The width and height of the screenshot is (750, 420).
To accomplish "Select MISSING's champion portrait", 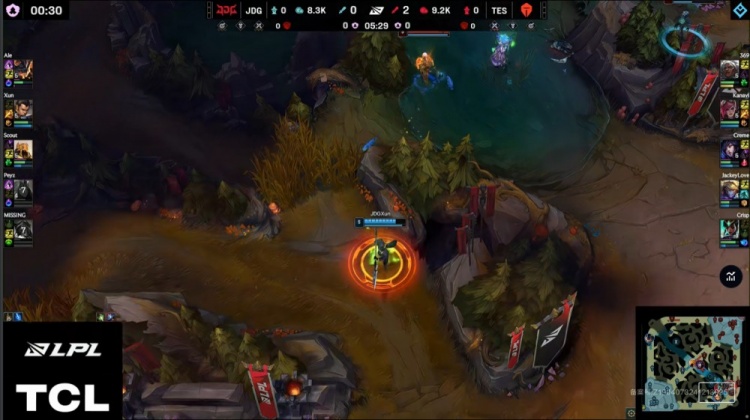I will (23, 230).
